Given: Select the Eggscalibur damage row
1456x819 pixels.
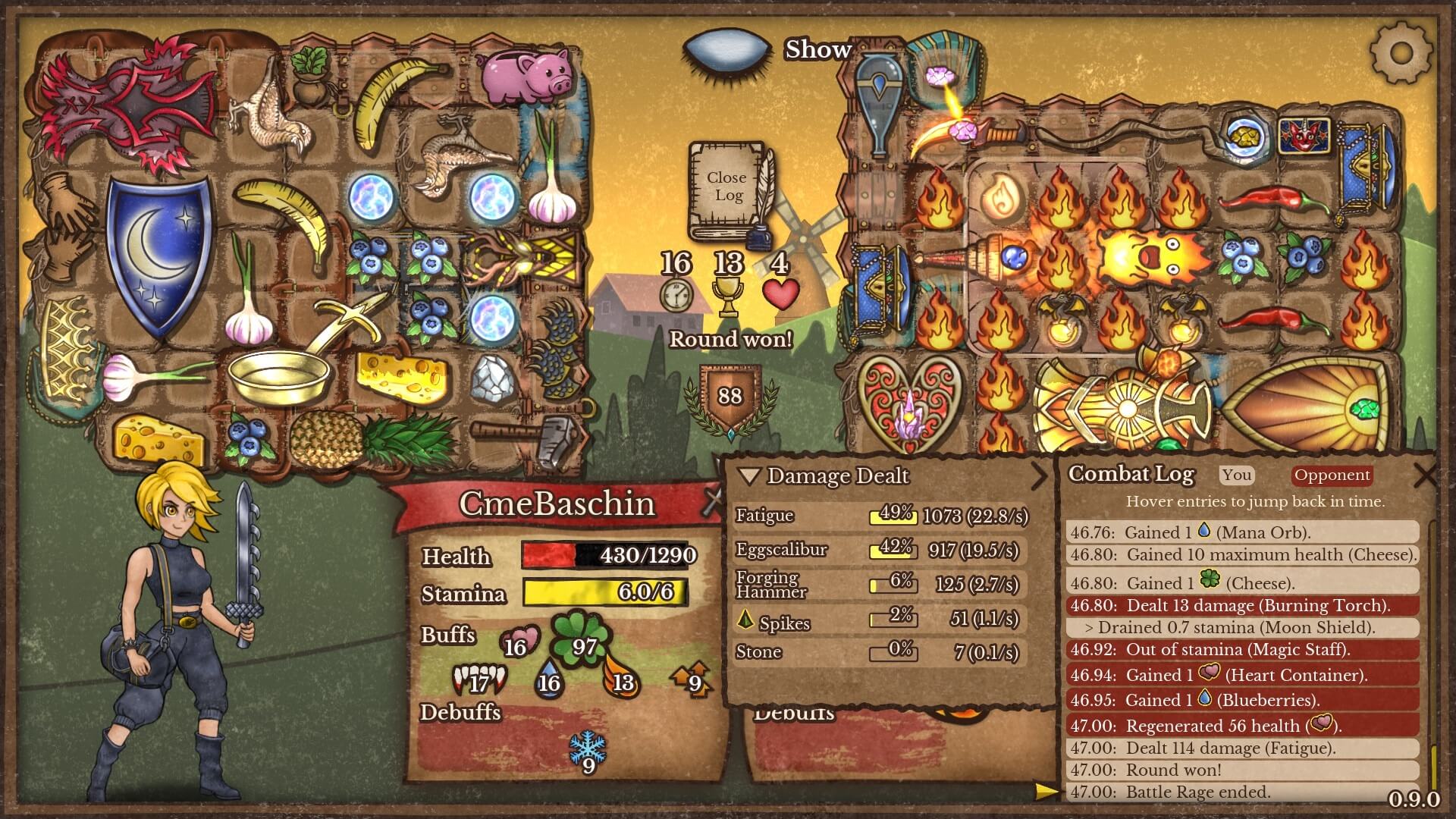Looking at the screenshot, I should click(x=880, y=550).
